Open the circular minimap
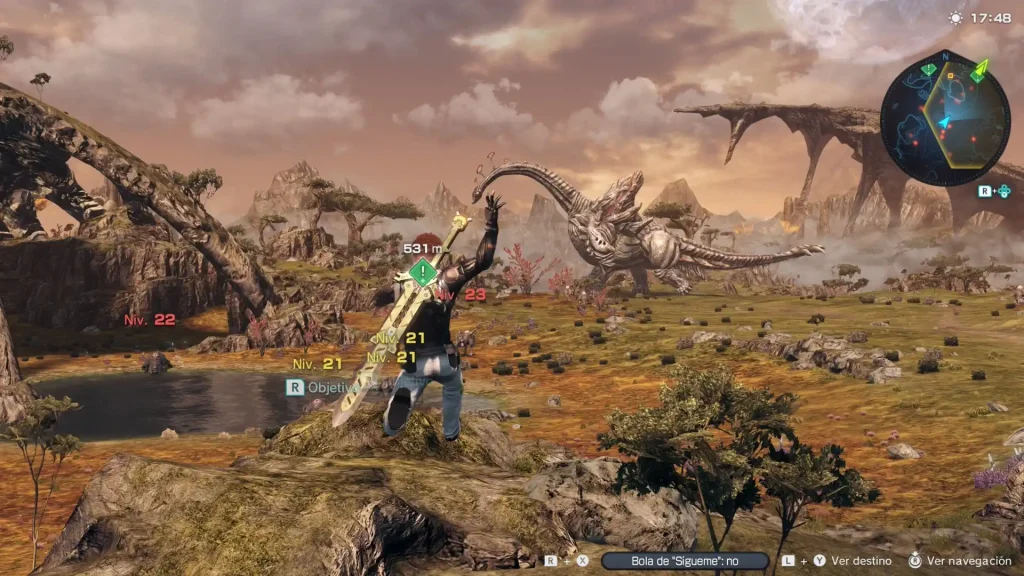This screenshot has width=1024, height=576. click(x=944, y=120)
